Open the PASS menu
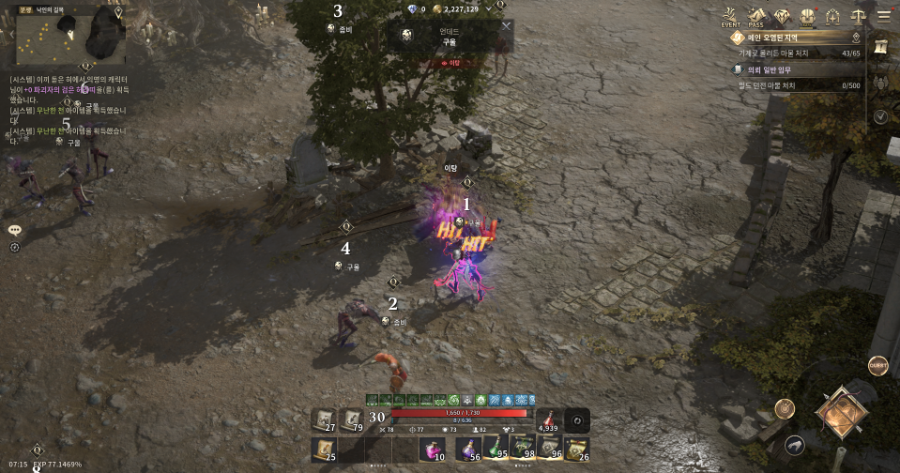Viewport: 900px width, 473px height. pos(756,15)
